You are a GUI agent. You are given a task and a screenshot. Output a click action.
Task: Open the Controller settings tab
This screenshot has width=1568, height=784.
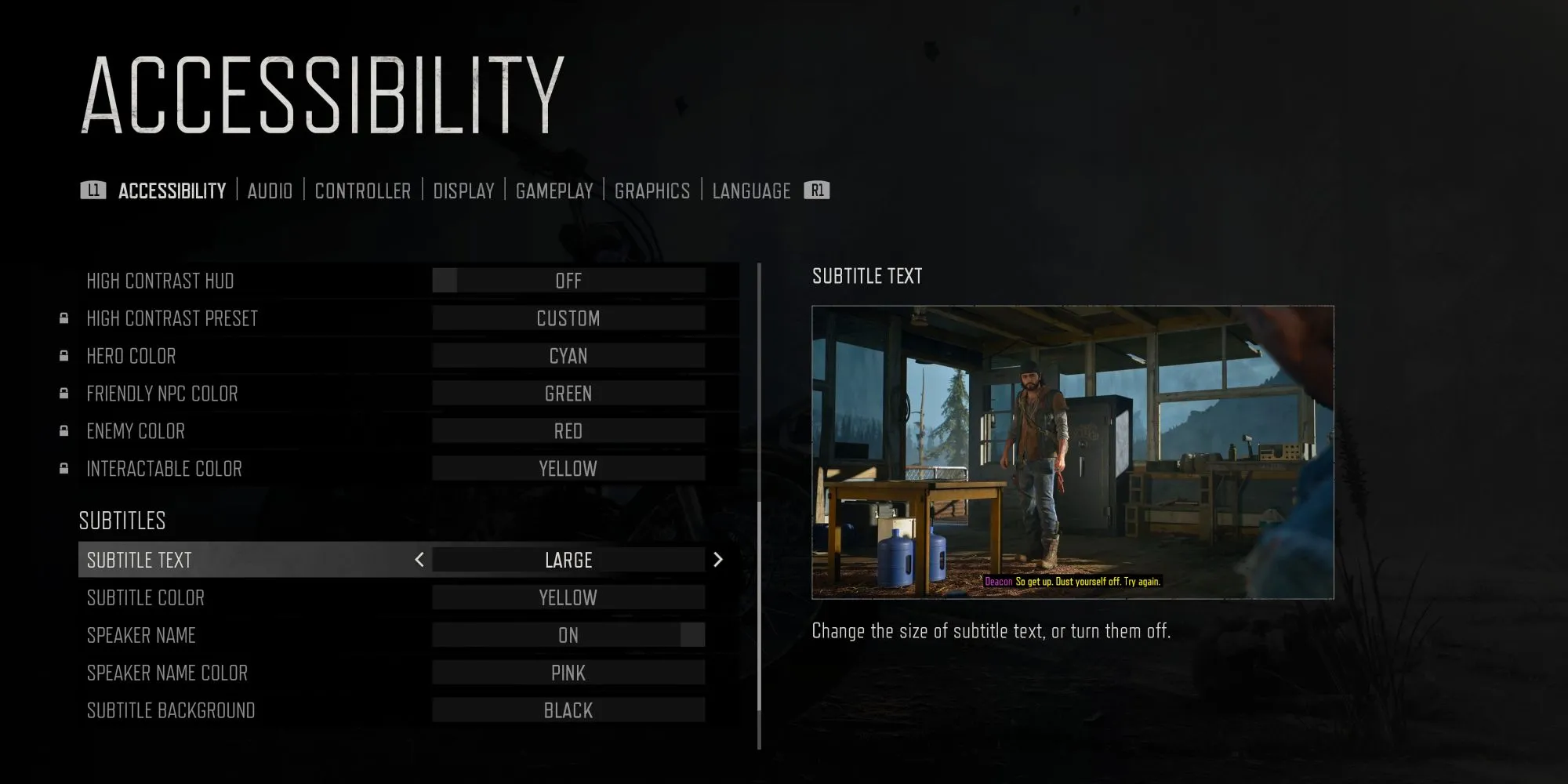(x=362, y=191)
